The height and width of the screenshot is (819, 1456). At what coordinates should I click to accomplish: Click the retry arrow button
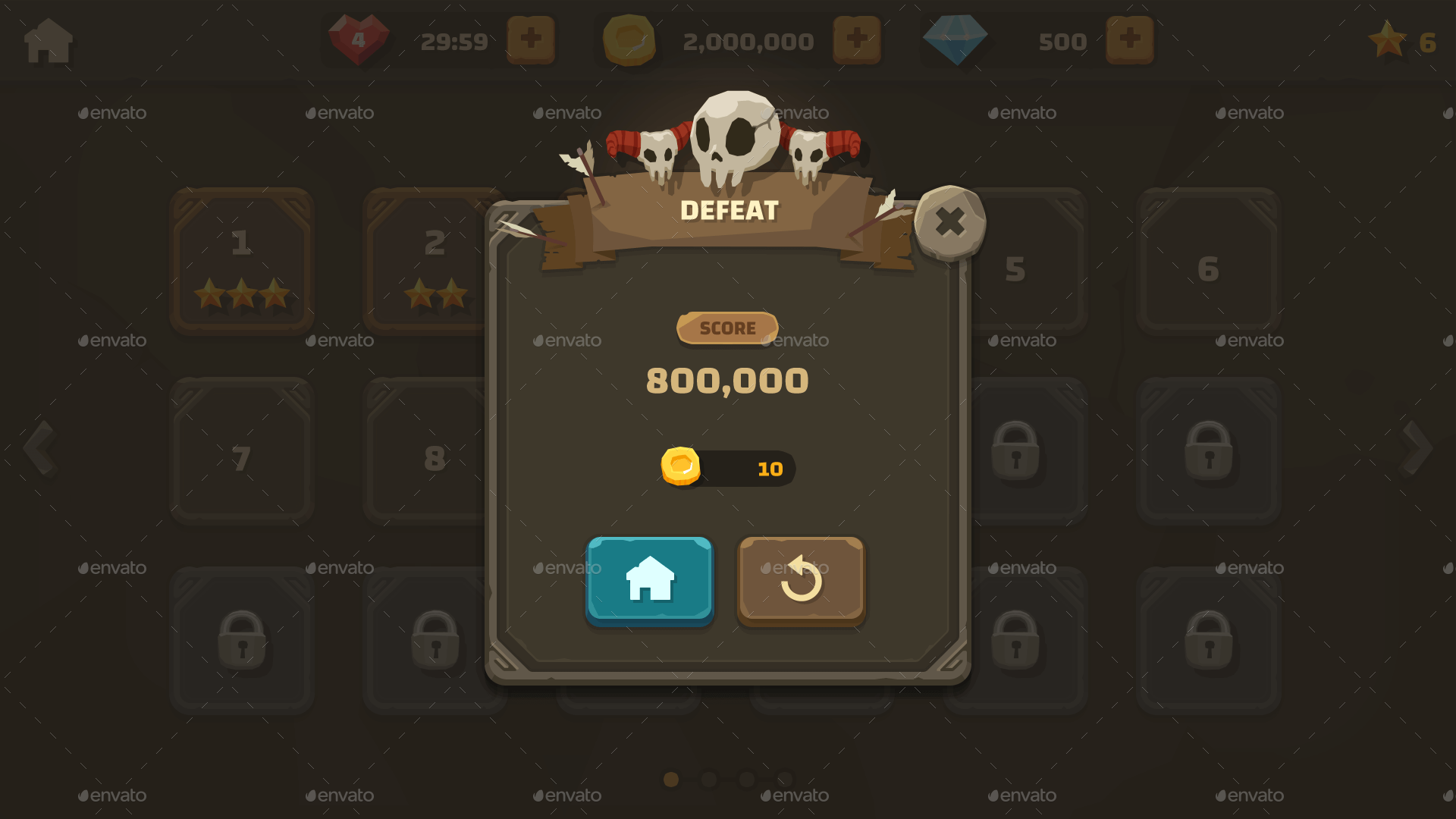[x=802, y=580]
